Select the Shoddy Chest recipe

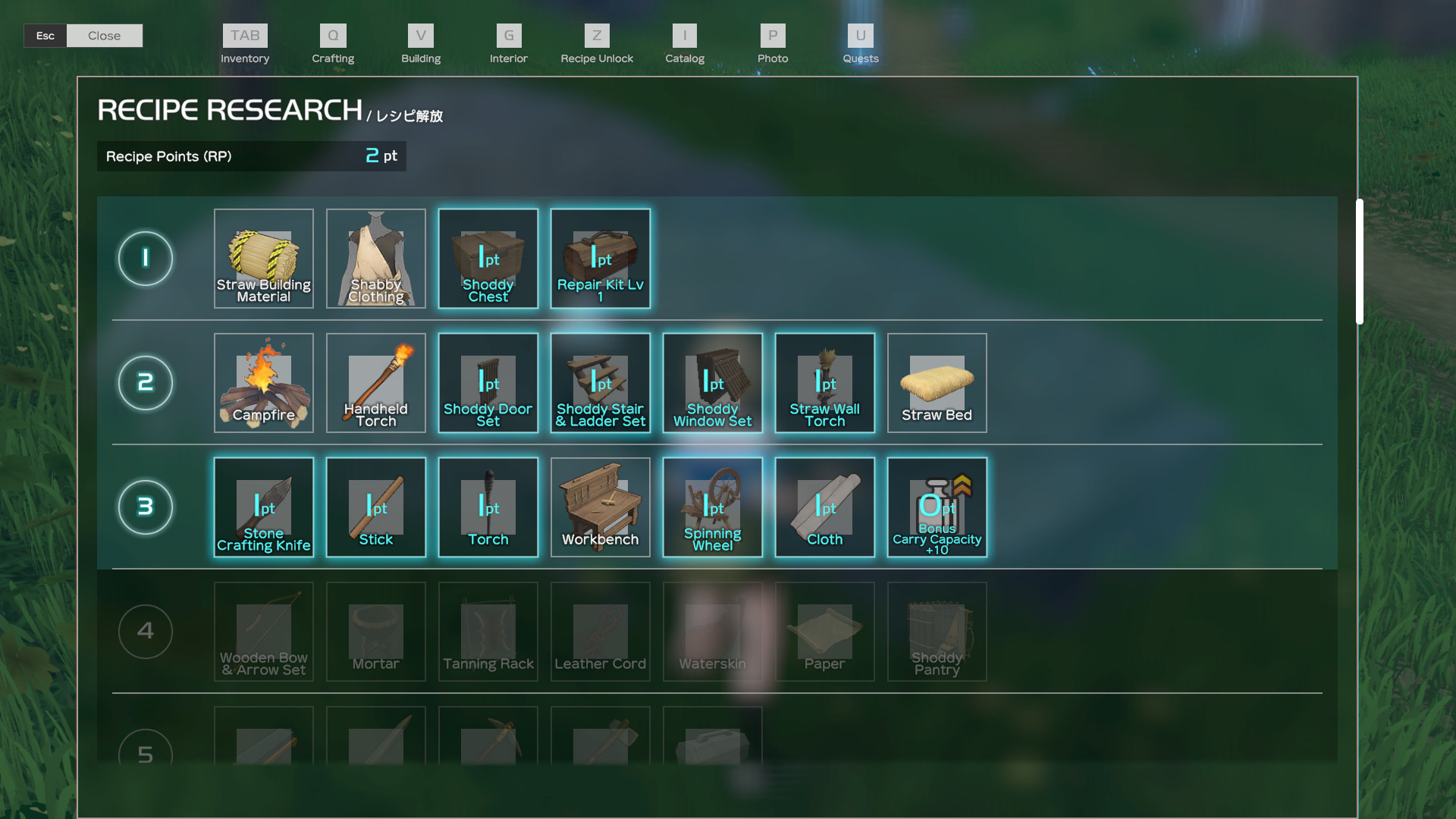(x=488, y=259)
